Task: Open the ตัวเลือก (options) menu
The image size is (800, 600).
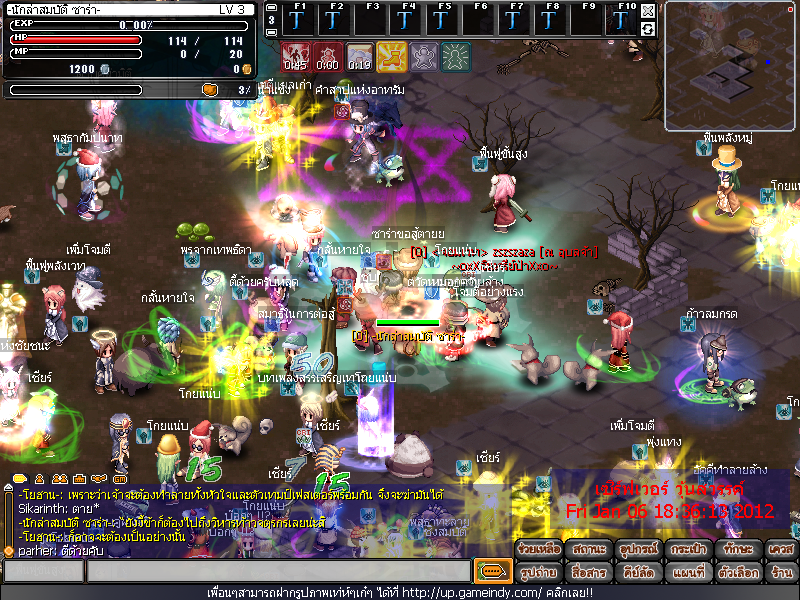Action: 731,572
